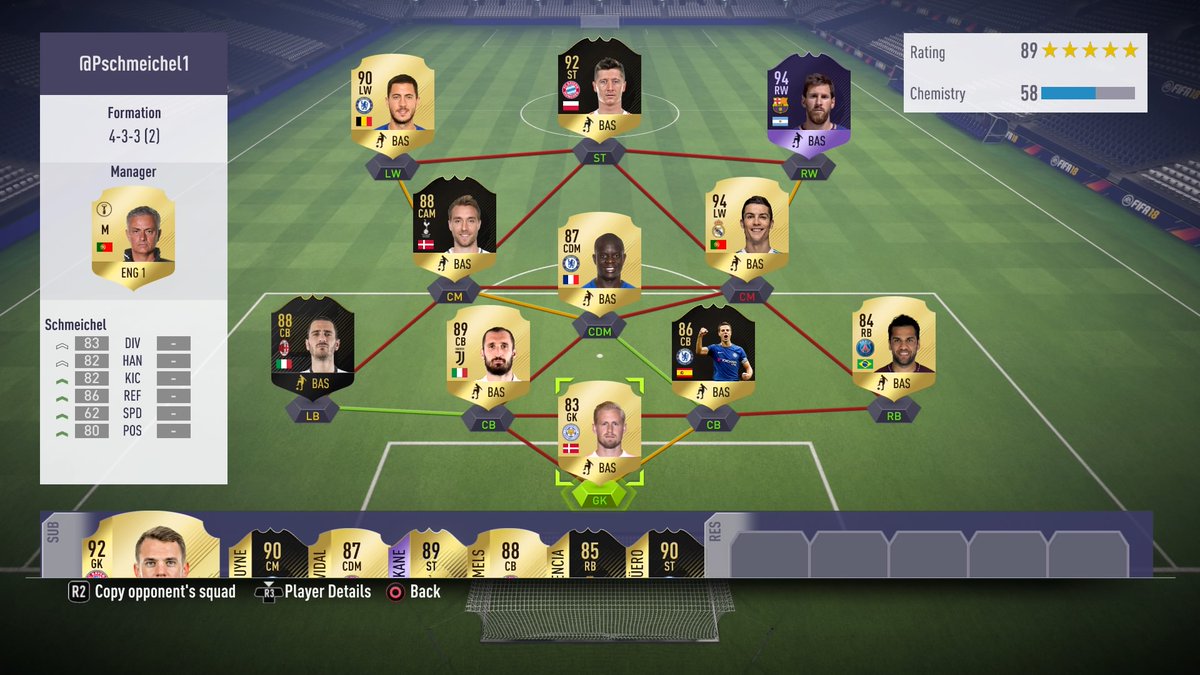
Task: Select the 92 GK substitute Neuer
Action: point(150,548)
